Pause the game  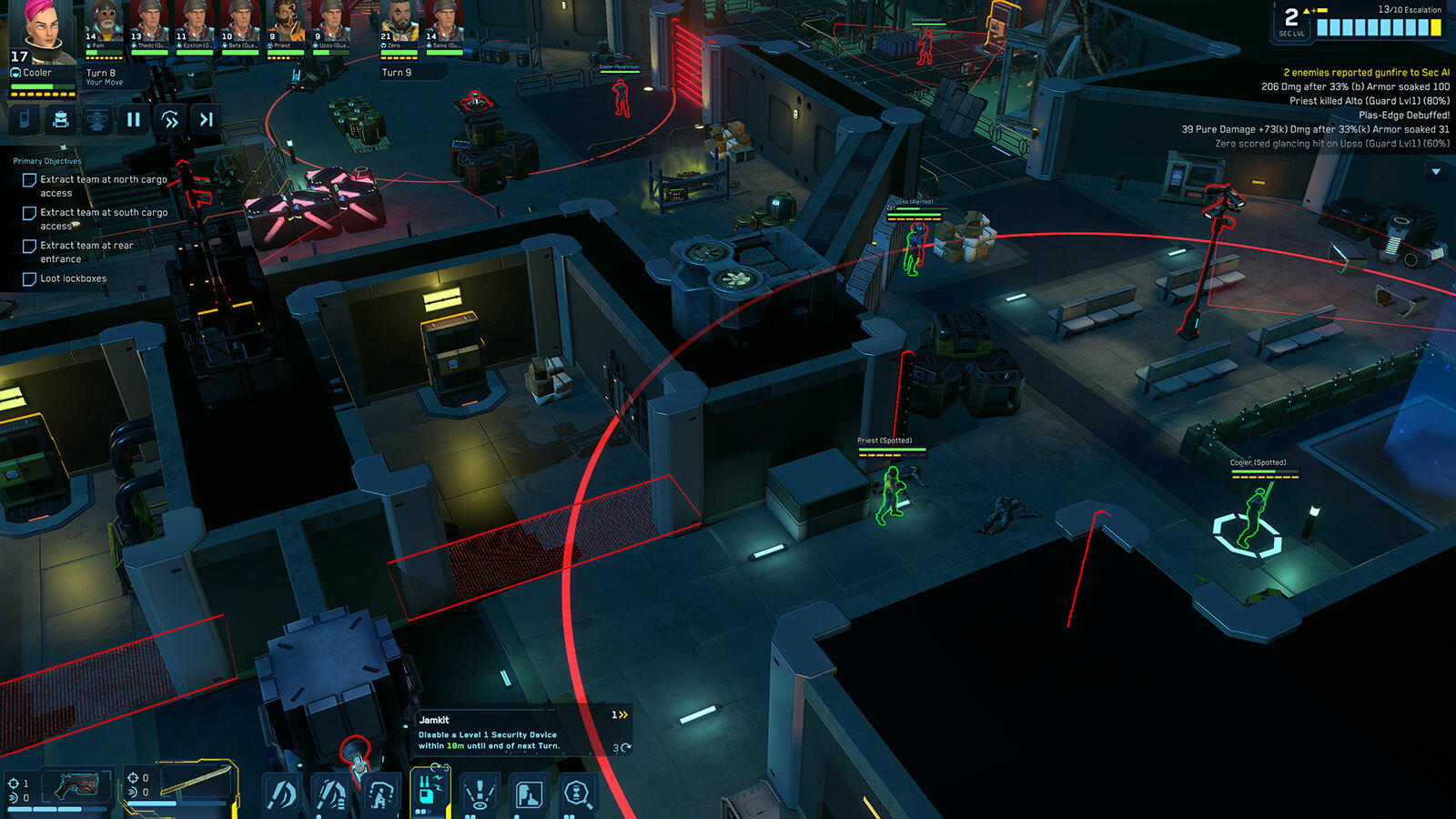(x=134, y=119)
